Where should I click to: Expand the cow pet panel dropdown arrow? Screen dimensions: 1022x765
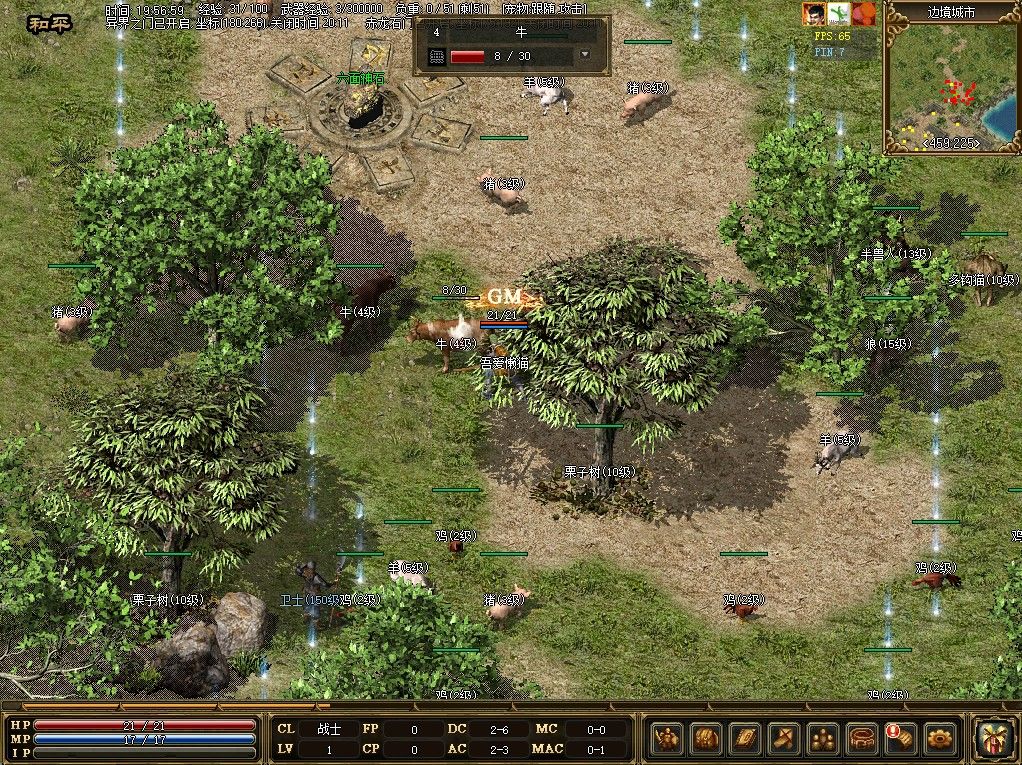pos(585,56)
